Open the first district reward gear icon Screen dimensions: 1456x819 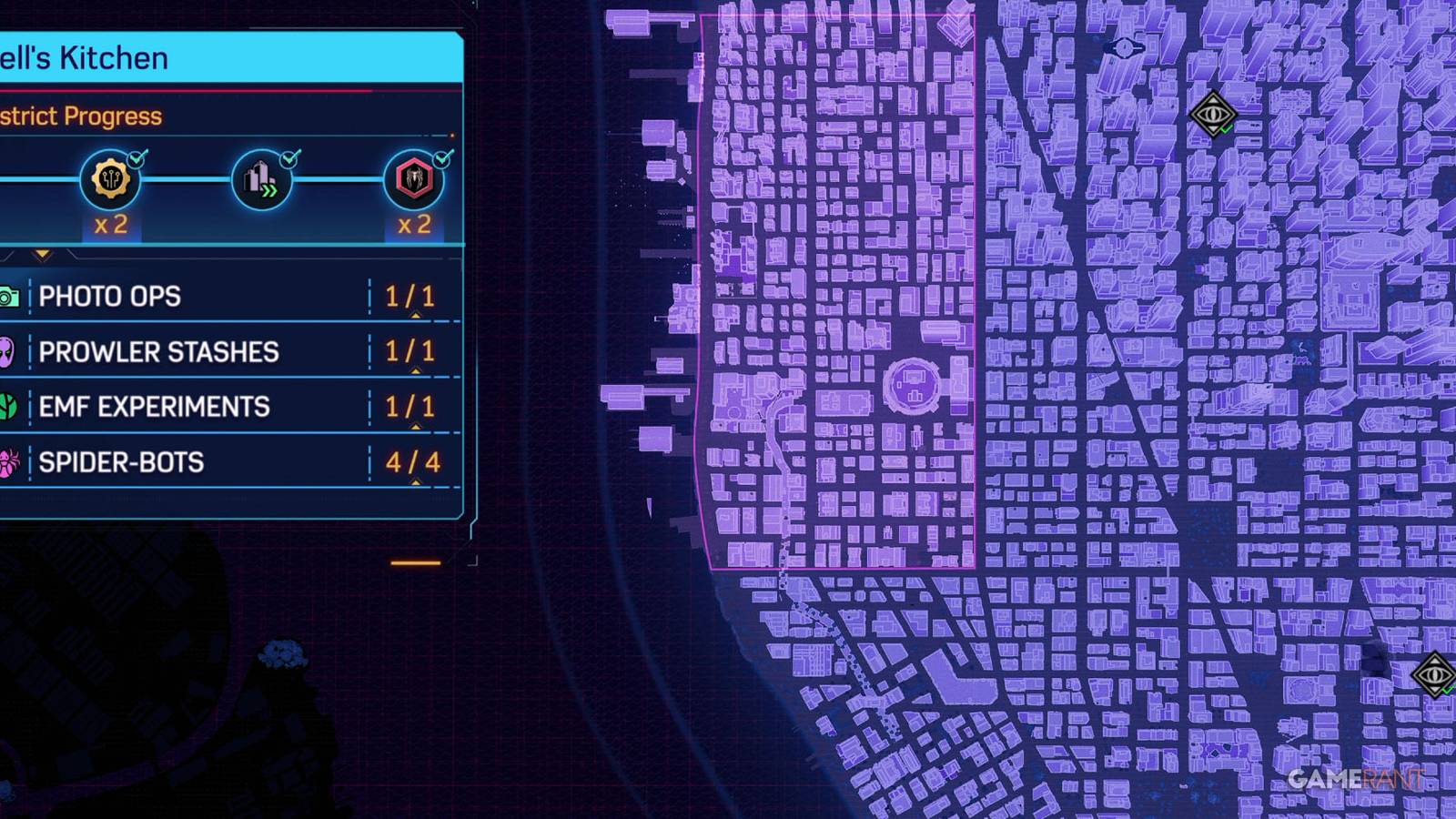tap(109, 179)
